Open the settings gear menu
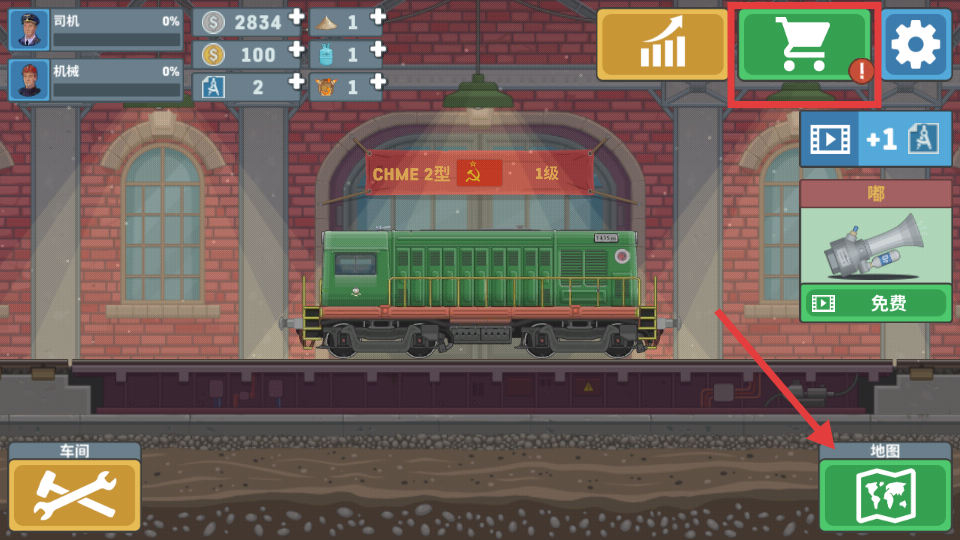960x540 pixels. point(916,45)
